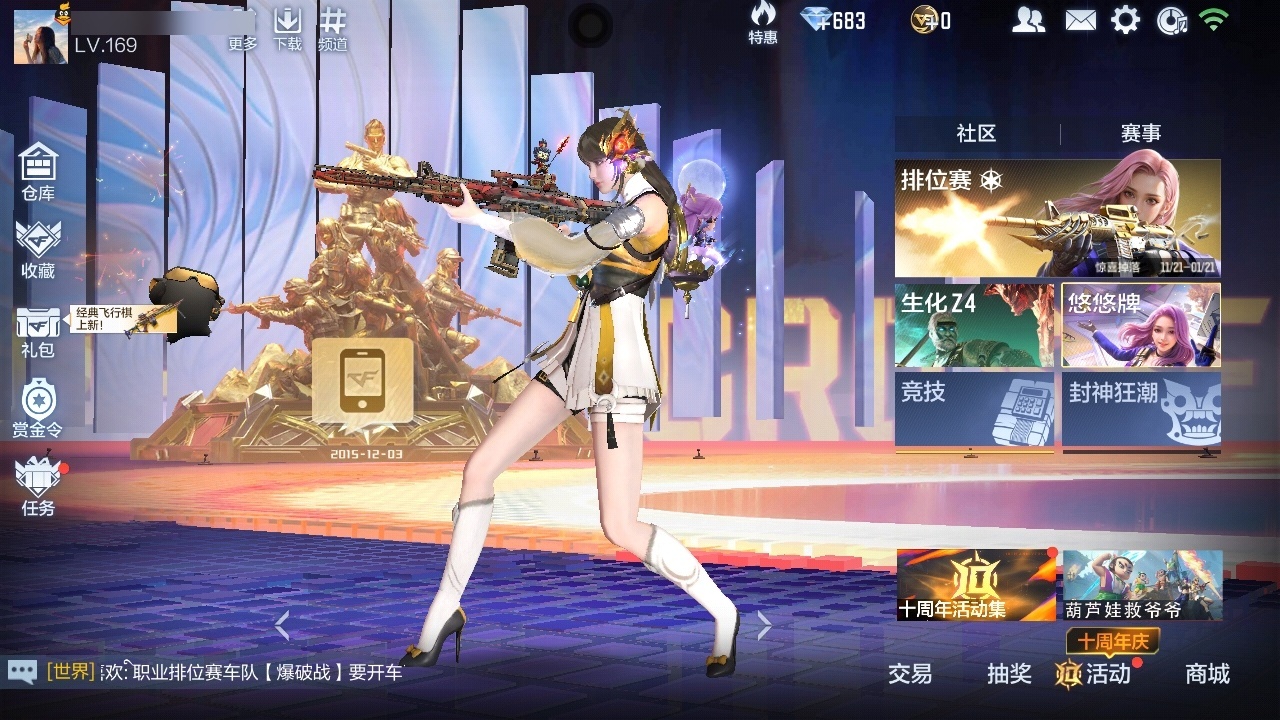Choose the 竞技 competitive mode tile

[x=974, y=409]
